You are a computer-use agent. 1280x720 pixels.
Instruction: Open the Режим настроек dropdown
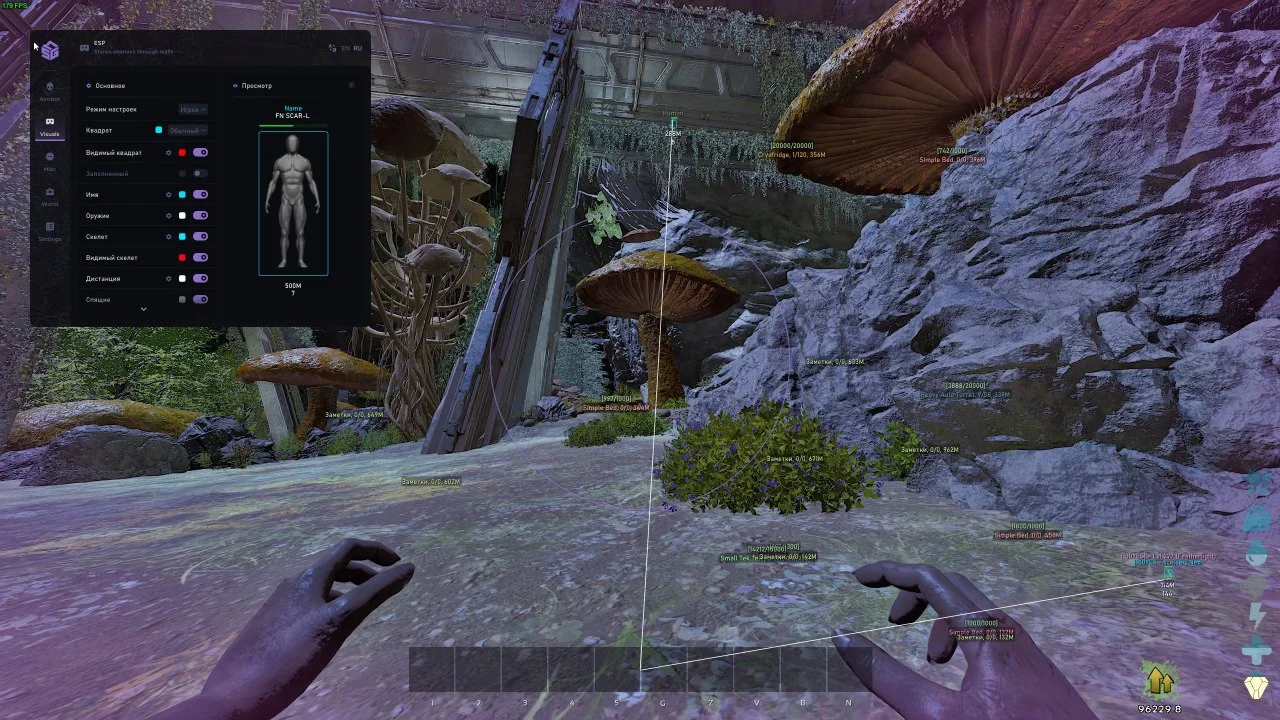pos(193,109)
